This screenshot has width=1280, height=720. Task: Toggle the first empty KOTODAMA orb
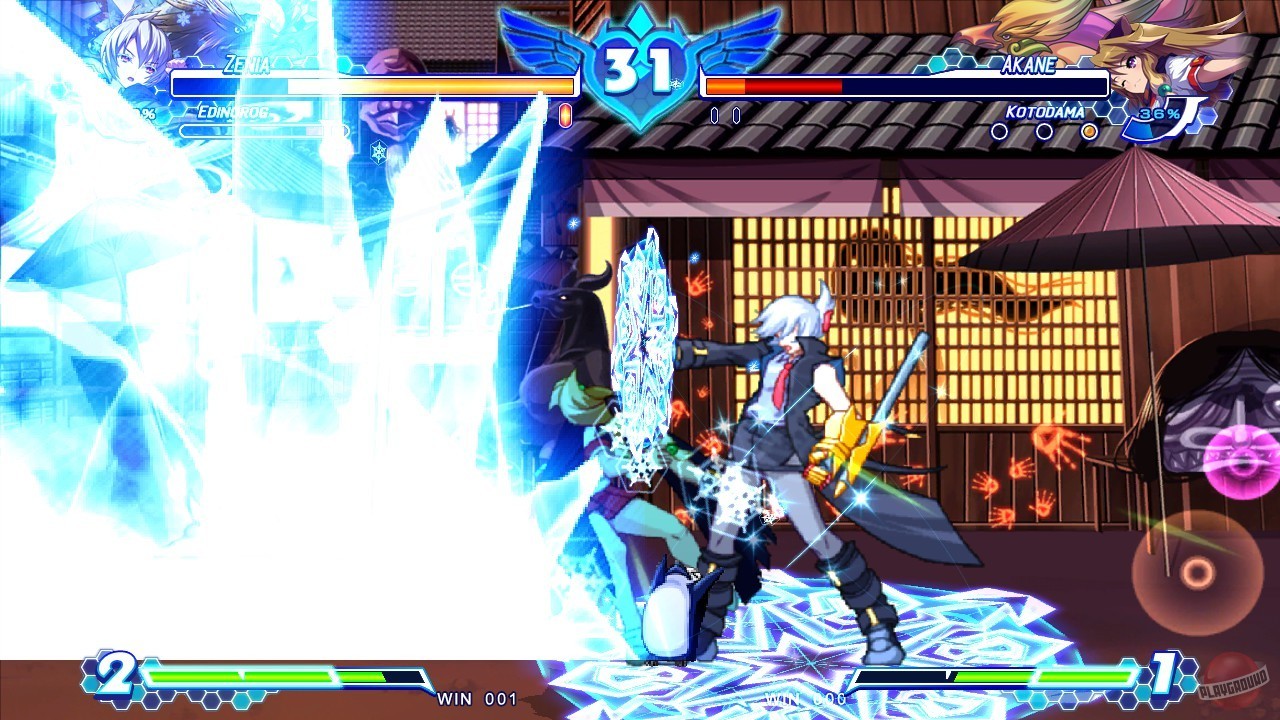coord(999,131)
